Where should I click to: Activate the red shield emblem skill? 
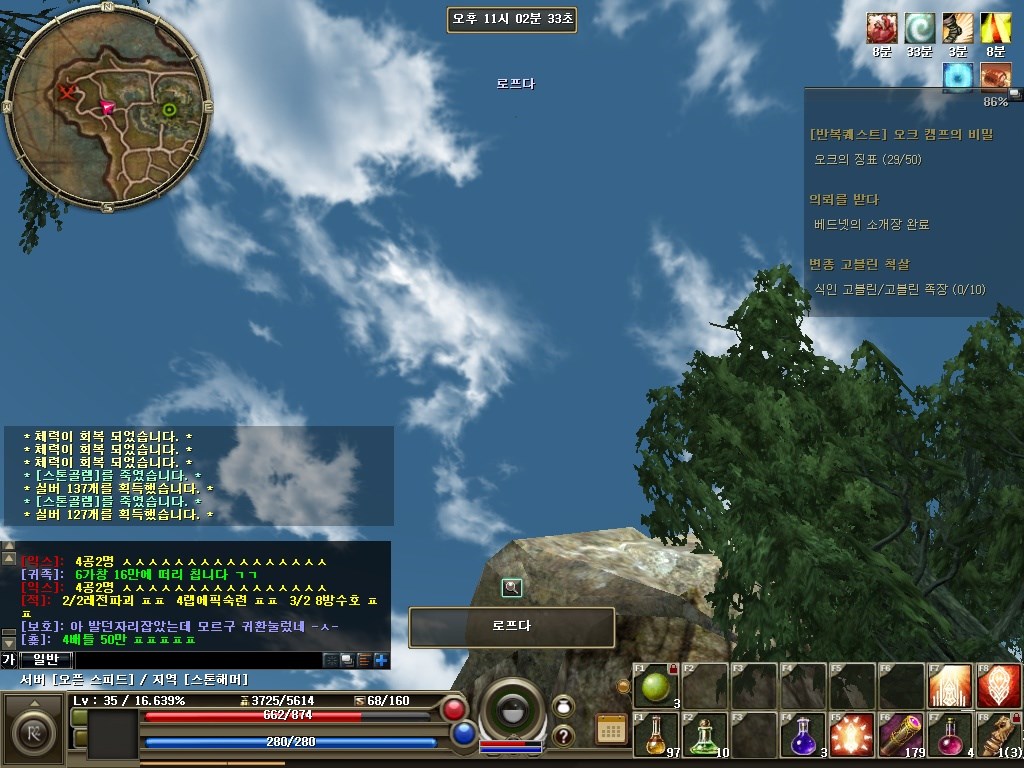[999, 686]
